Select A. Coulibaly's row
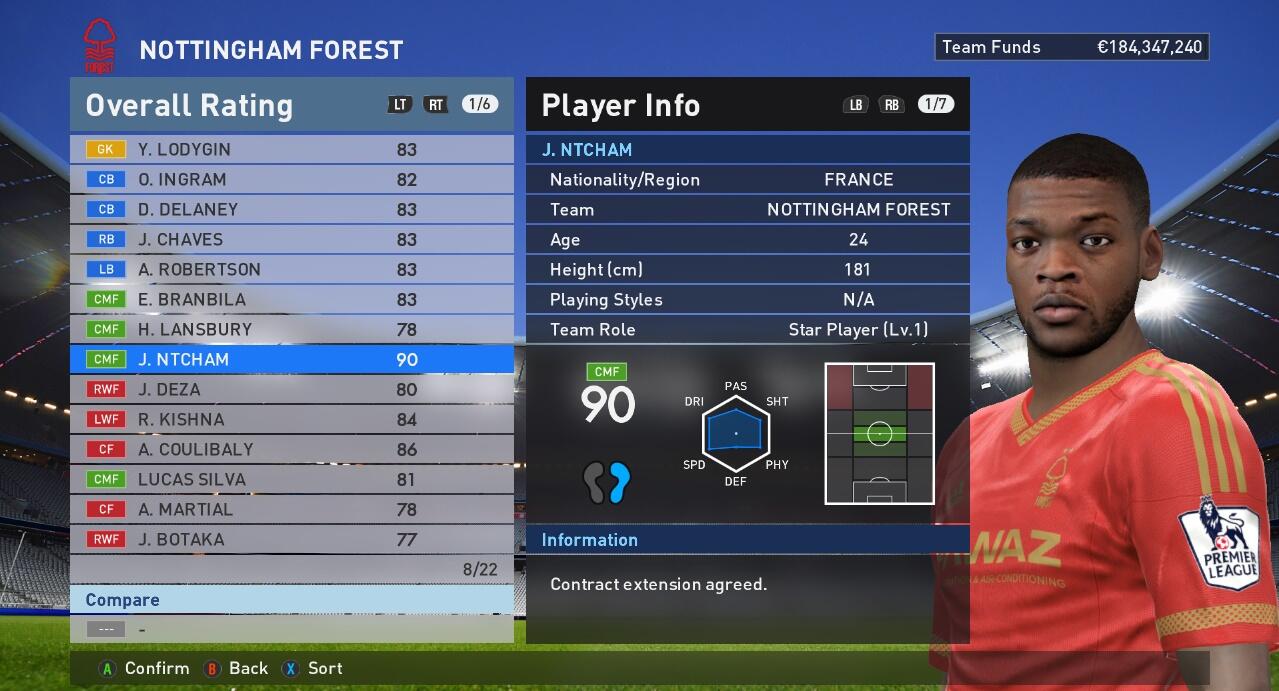This screenshot has width=1279, height=691. coord(290,449)
